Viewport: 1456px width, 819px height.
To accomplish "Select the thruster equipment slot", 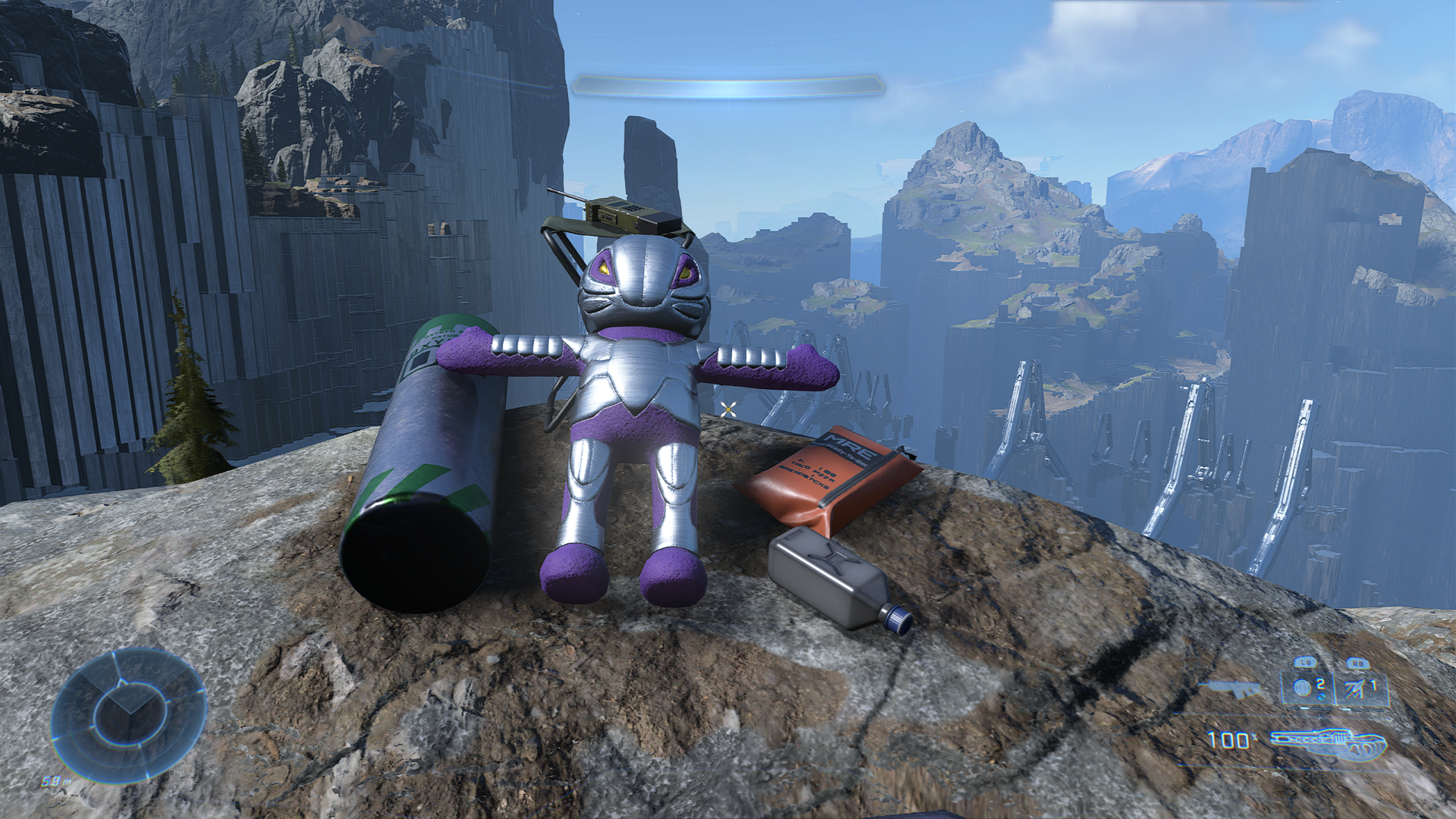I will tap(1360, 689).
